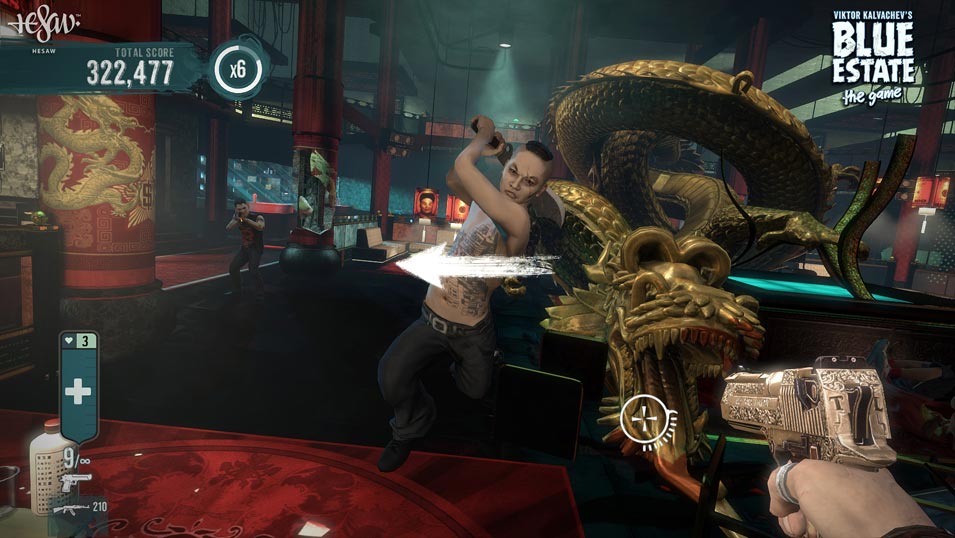Select the pistol weapon icon
Screen dimensions: 955x538
click(76, 483)
